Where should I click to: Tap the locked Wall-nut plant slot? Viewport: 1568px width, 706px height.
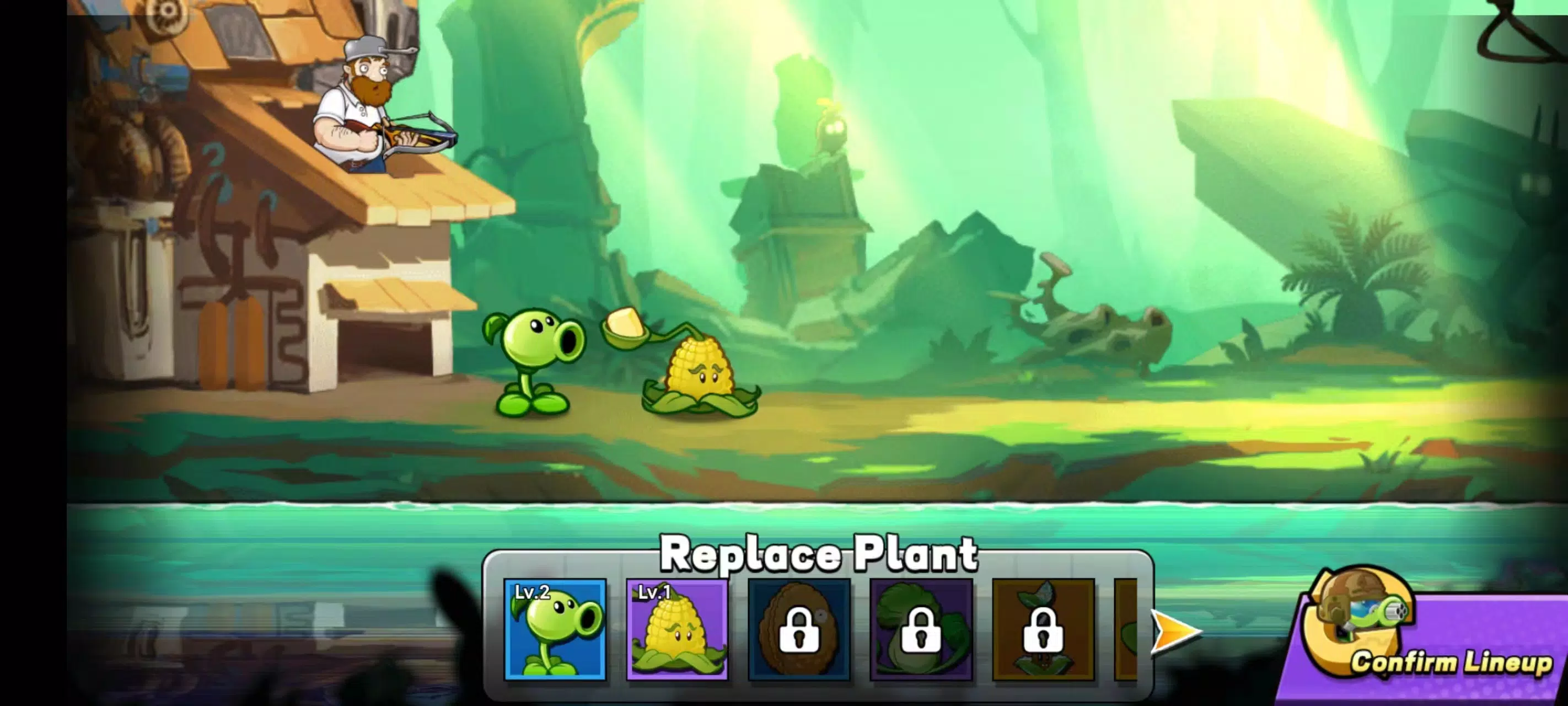[799, 638]
